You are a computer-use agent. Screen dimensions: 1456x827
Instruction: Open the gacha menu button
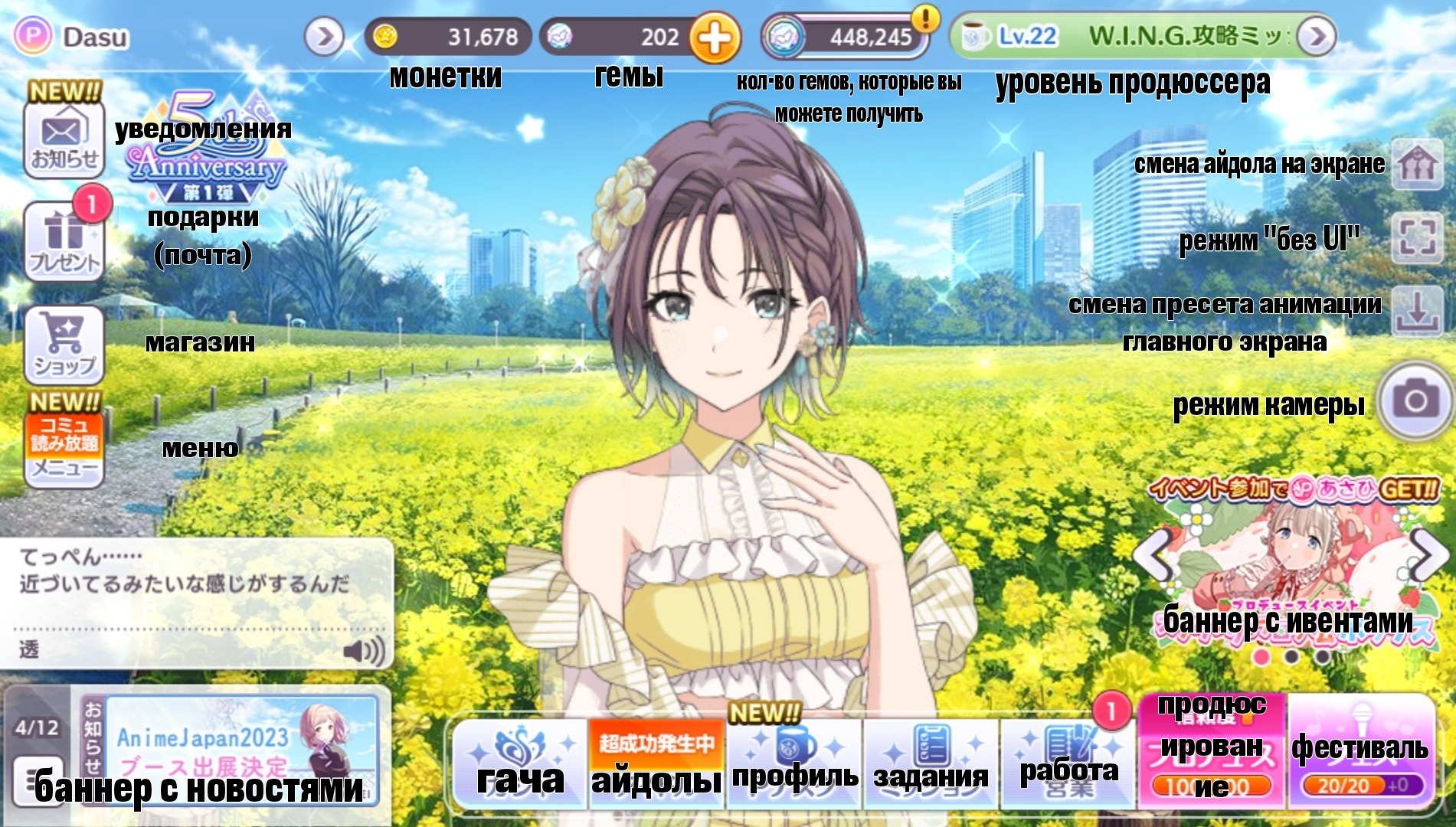coord(519,763)
